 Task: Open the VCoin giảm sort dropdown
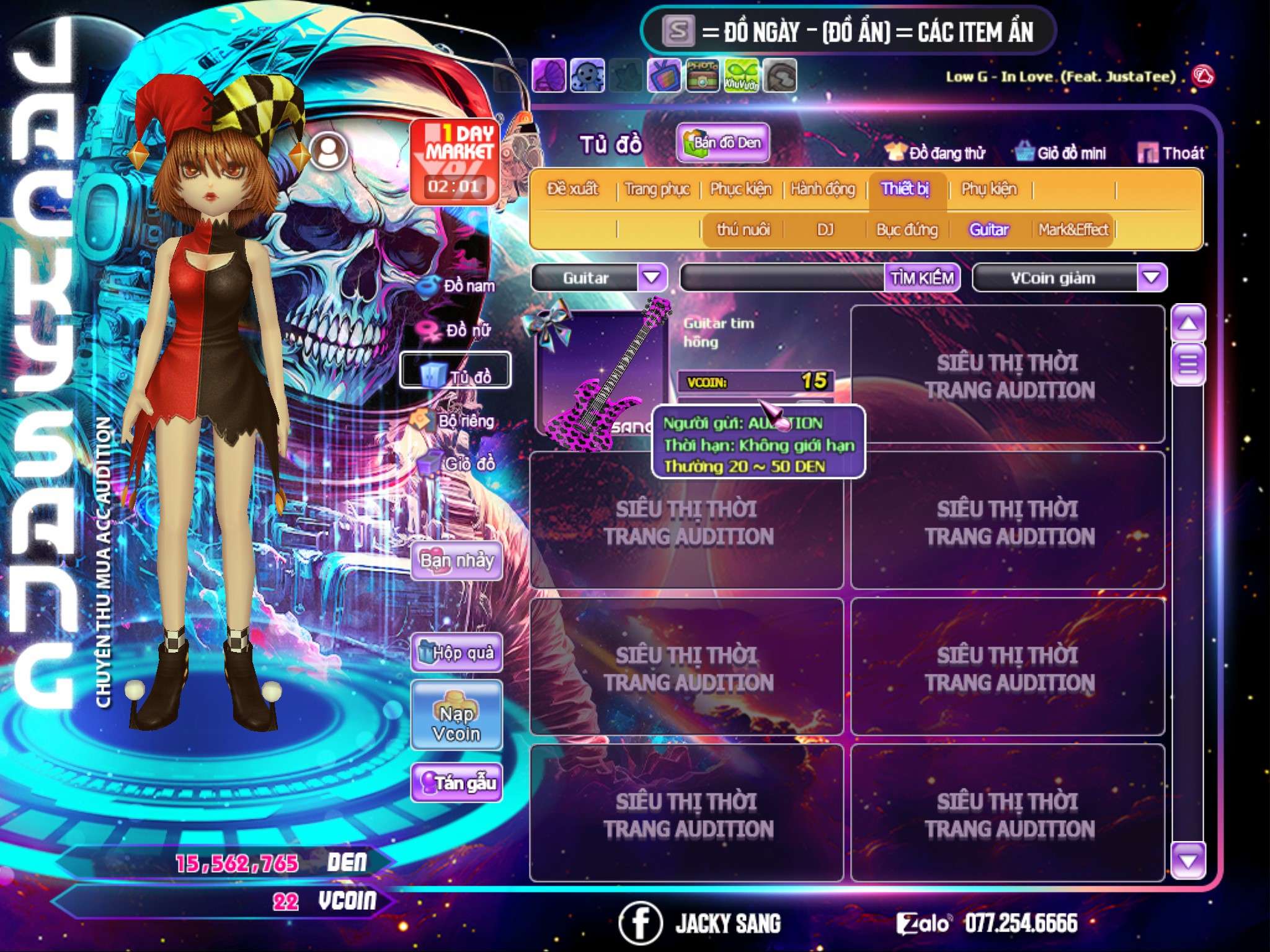point(1152,278)
